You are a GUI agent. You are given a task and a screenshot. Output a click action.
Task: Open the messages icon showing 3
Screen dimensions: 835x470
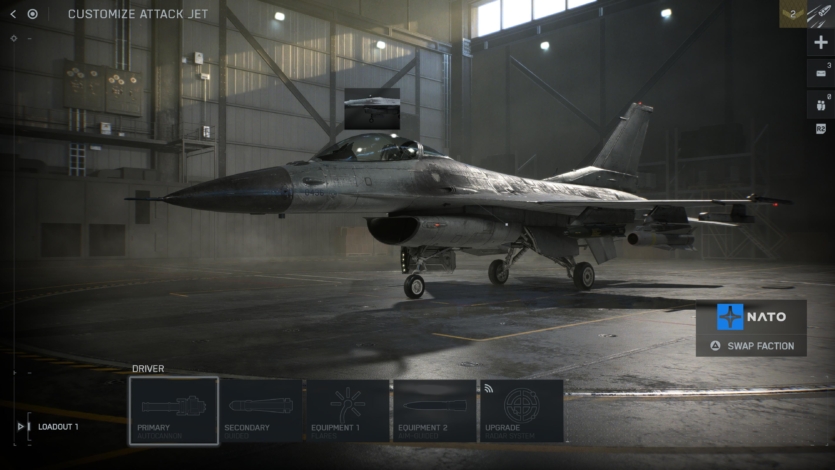820,72
